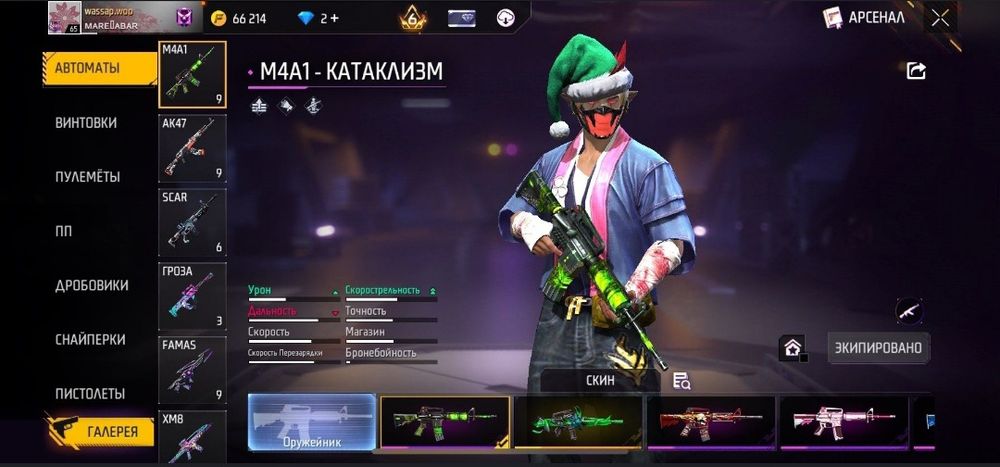1000x467 pixels.
Task: Click the Экипировано button
Action: pyautogui.click(x=879, y=348)
